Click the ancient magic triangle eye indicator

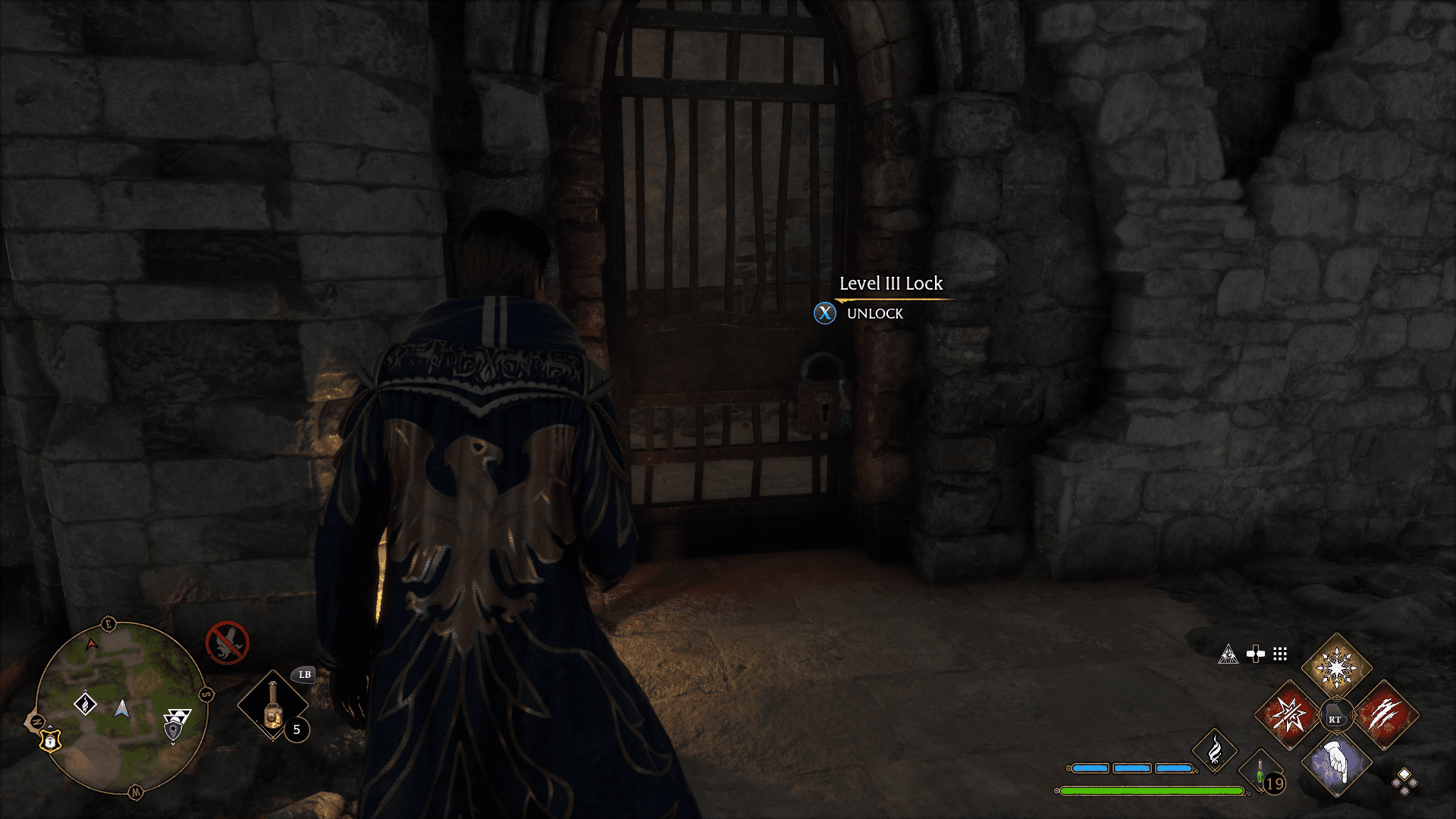[x=1228, y=654]
